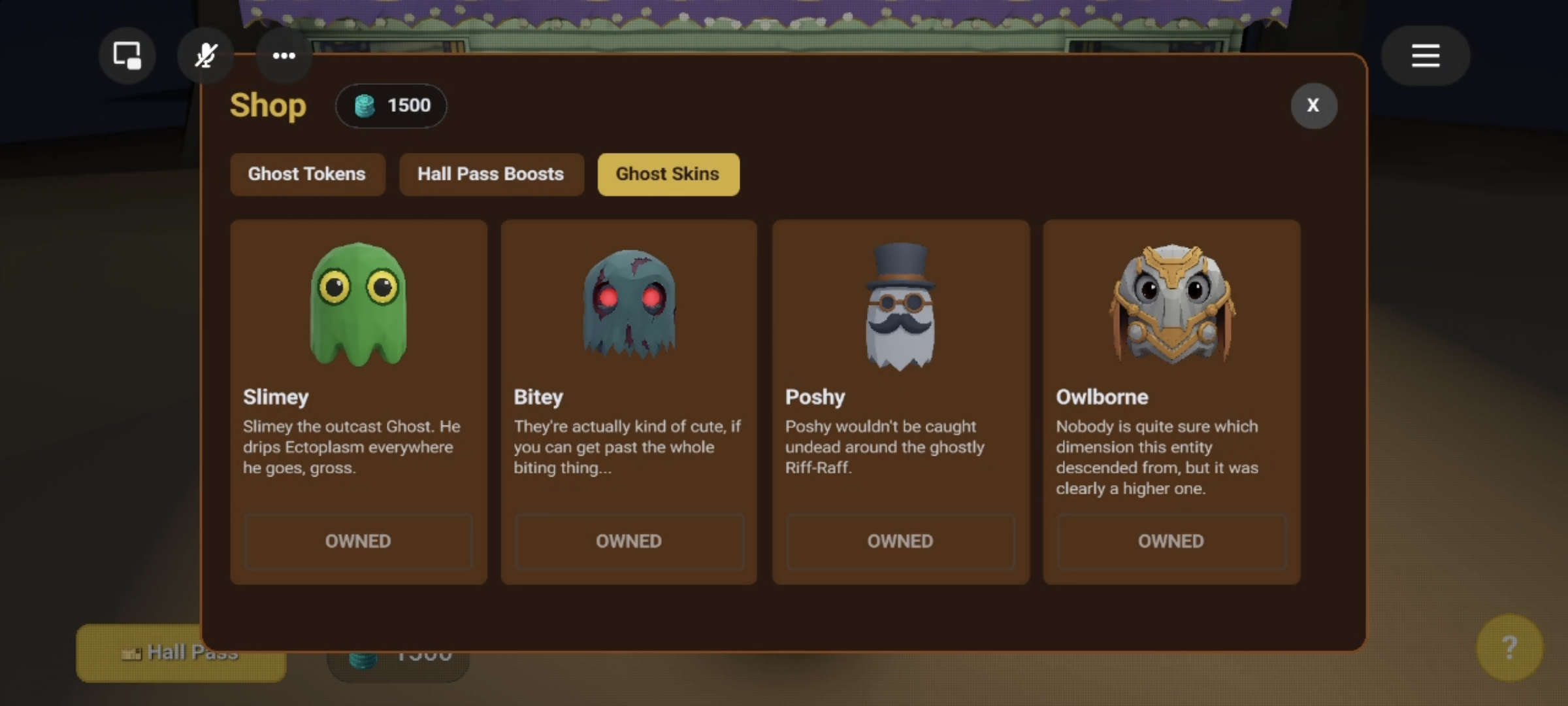
Task: Click OWNED under Bitey
Action: pyautogui.click(x=629, y=541)
